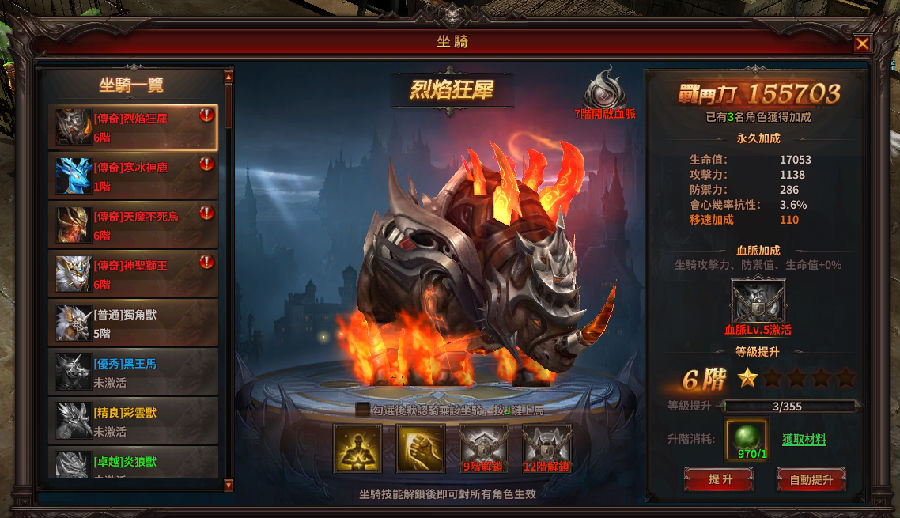Select the golden fist mount skill

tap(420, 447)
